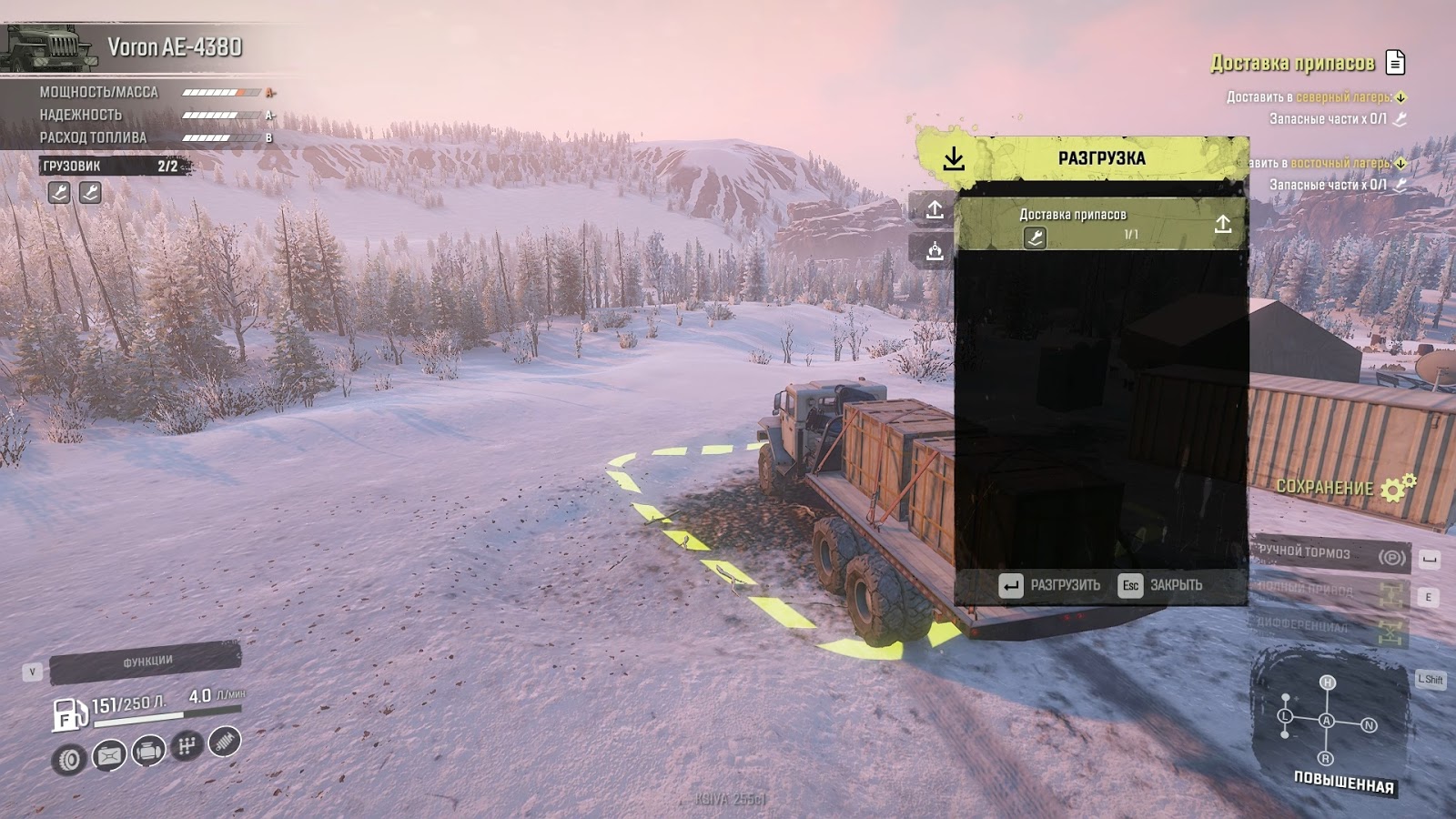Select high gear H on gearbox

[x=1328, y=682]
